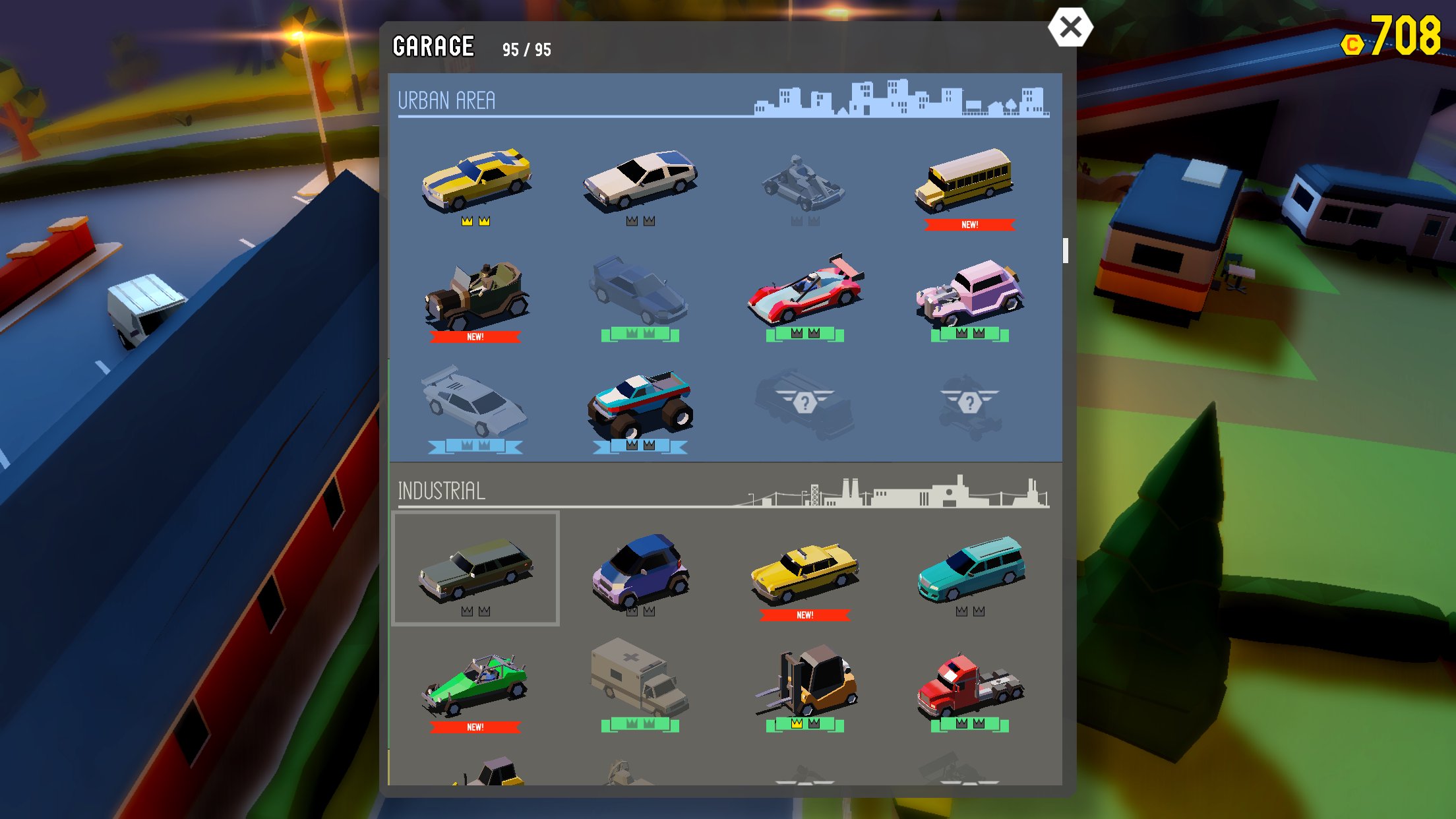Click the 95 / 95 vehicle counter
Image resolution: width=1456 pixels, height=819 pixels.
(x=528, y=47)
